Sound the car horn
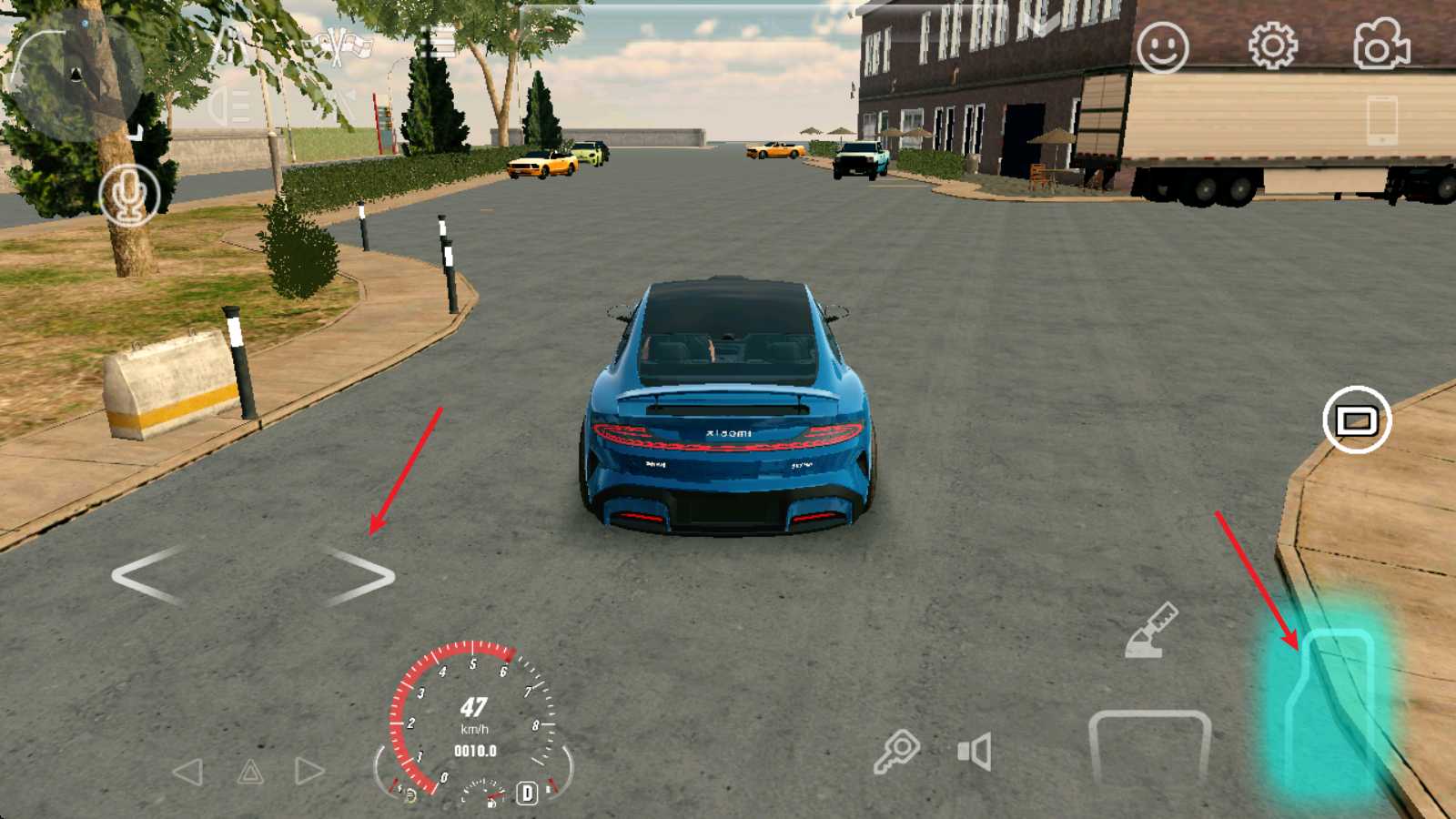Viewport: 1456px width, 819px height. point(975,753)
